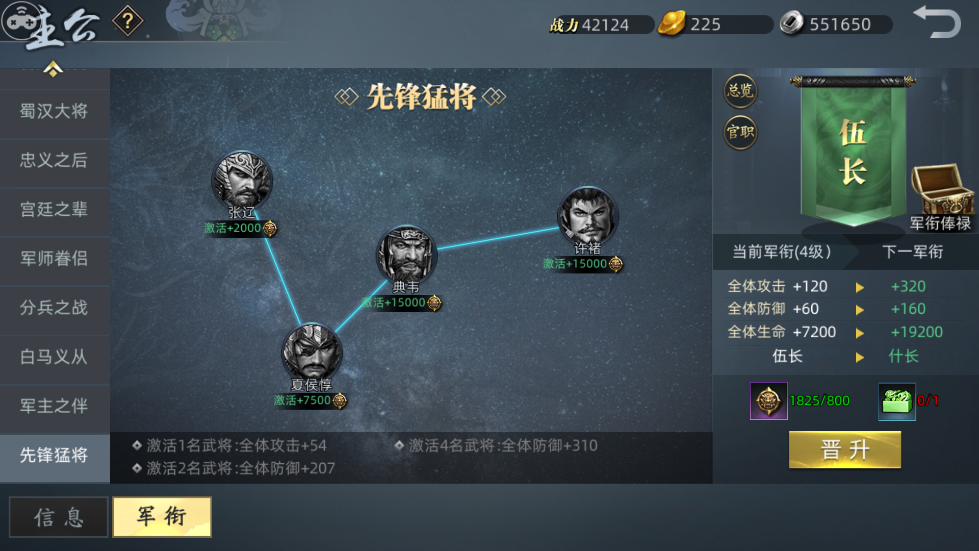Choose hero 典韦 portrait

tap(406, 255)
